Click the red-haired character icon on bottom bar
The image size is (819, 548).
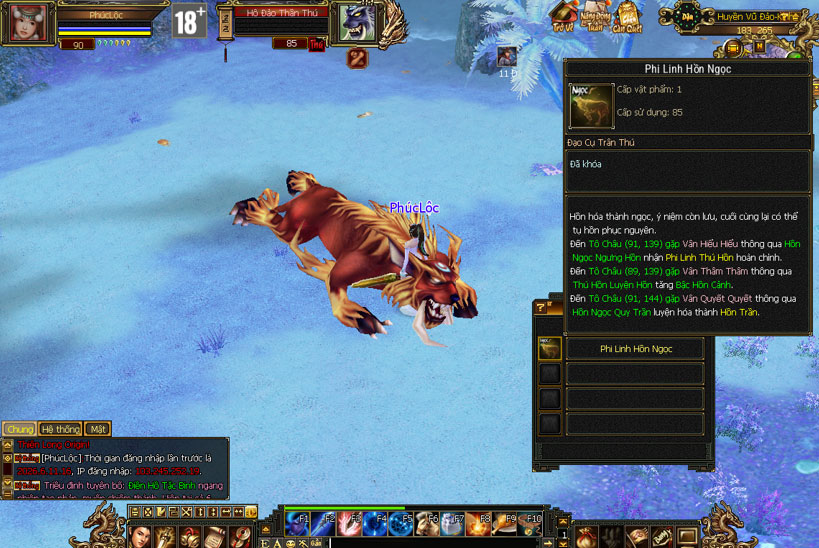pos(141,536)
